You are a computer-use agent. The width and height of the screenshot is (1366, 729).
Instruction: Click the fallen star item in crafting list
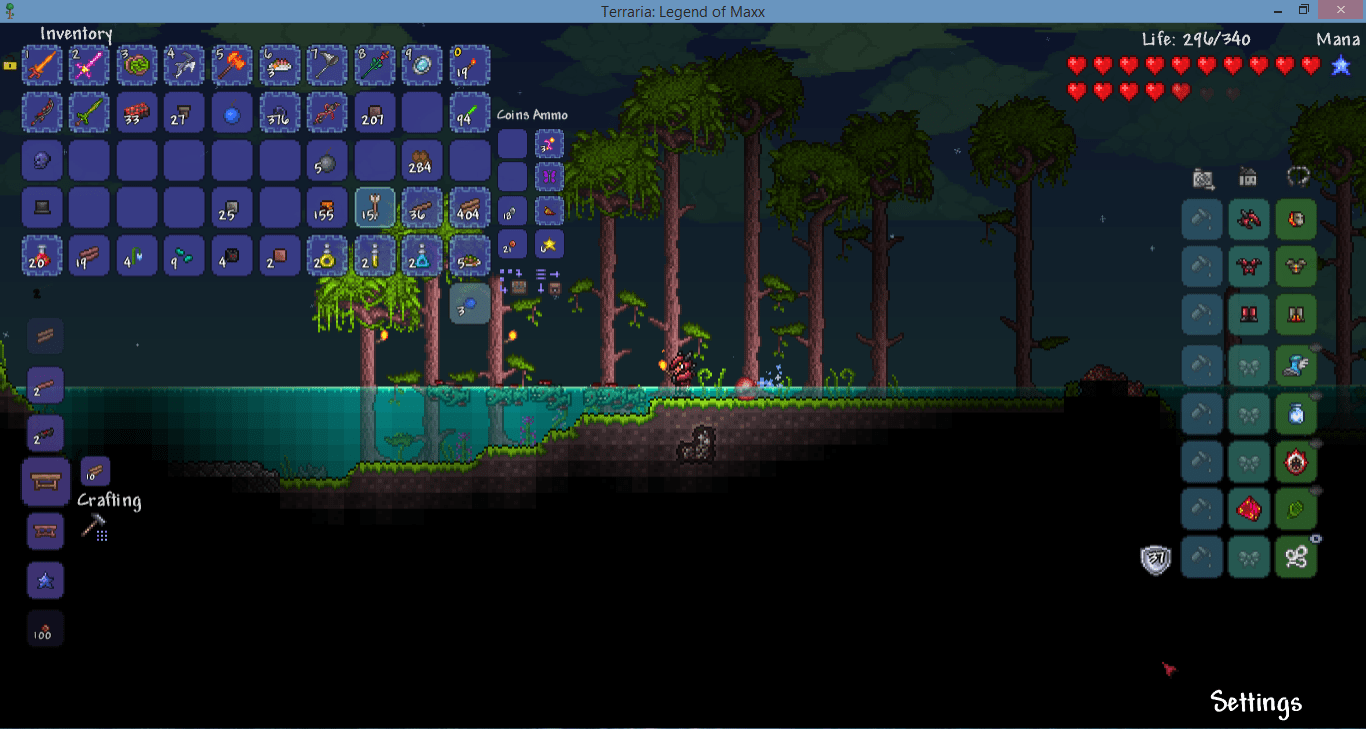pyautogui.click(x=45, y=580)
